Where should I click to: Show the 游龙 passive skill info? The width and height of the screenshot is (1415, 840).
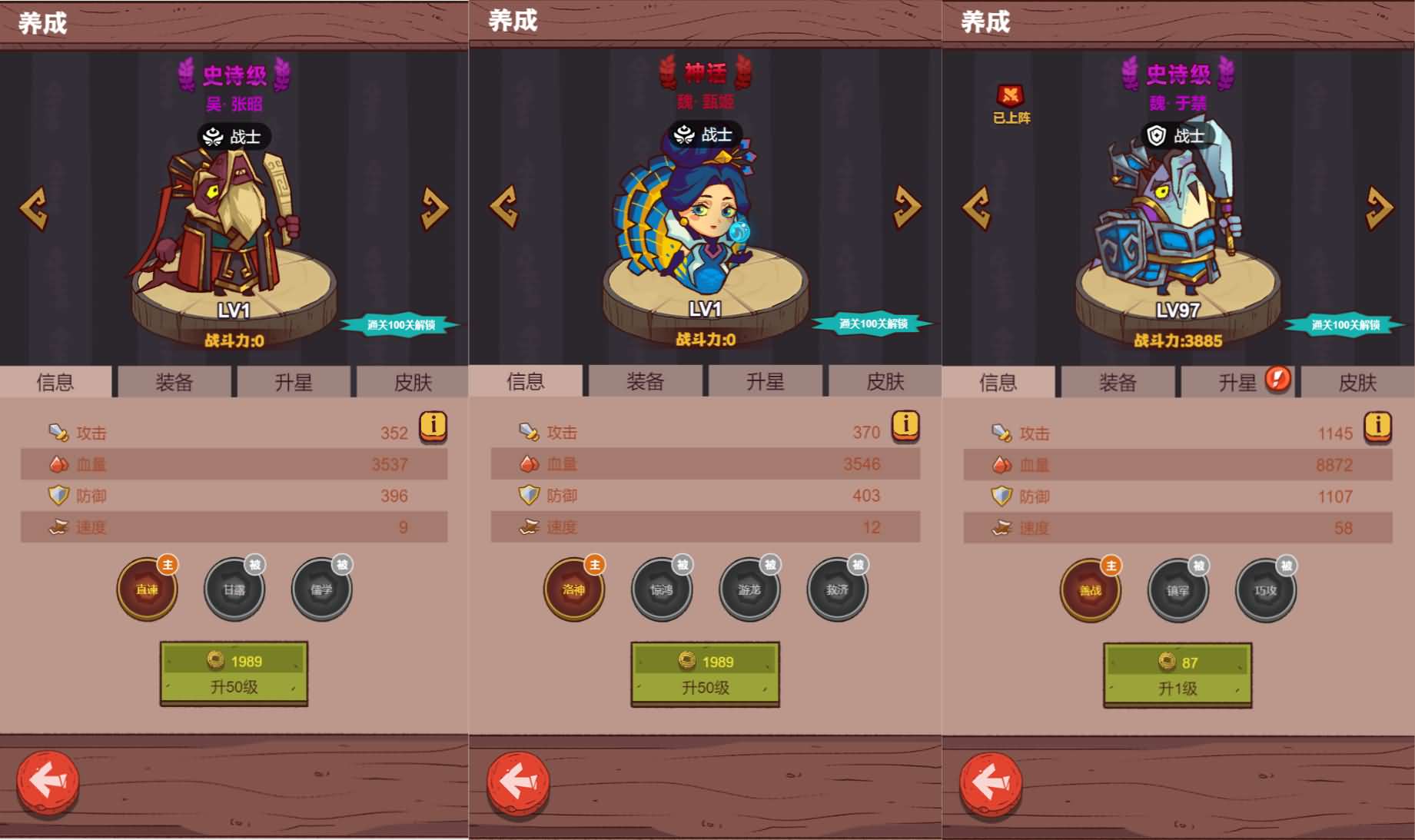(749, 589)
